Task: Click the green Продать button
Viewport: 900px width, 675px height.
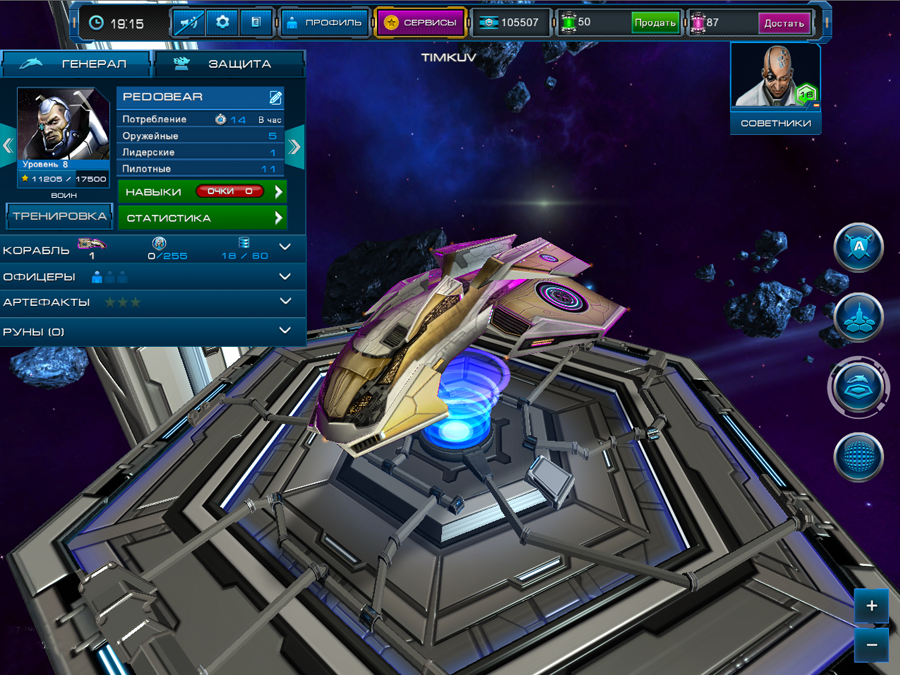Action: 655,22
